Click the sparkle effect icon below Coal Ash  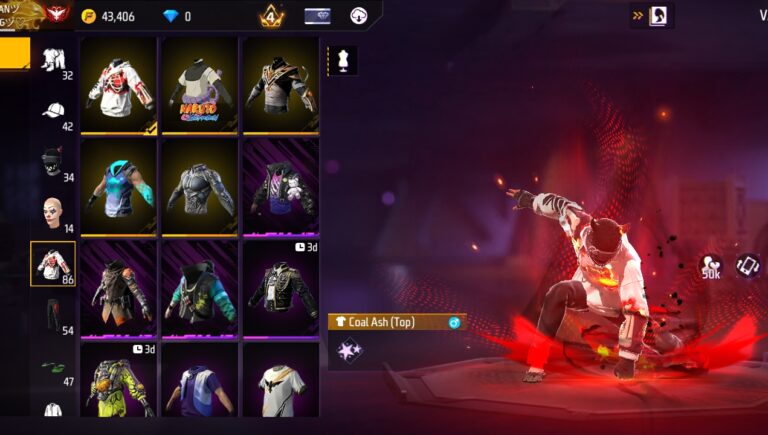[x=349, y=350]
